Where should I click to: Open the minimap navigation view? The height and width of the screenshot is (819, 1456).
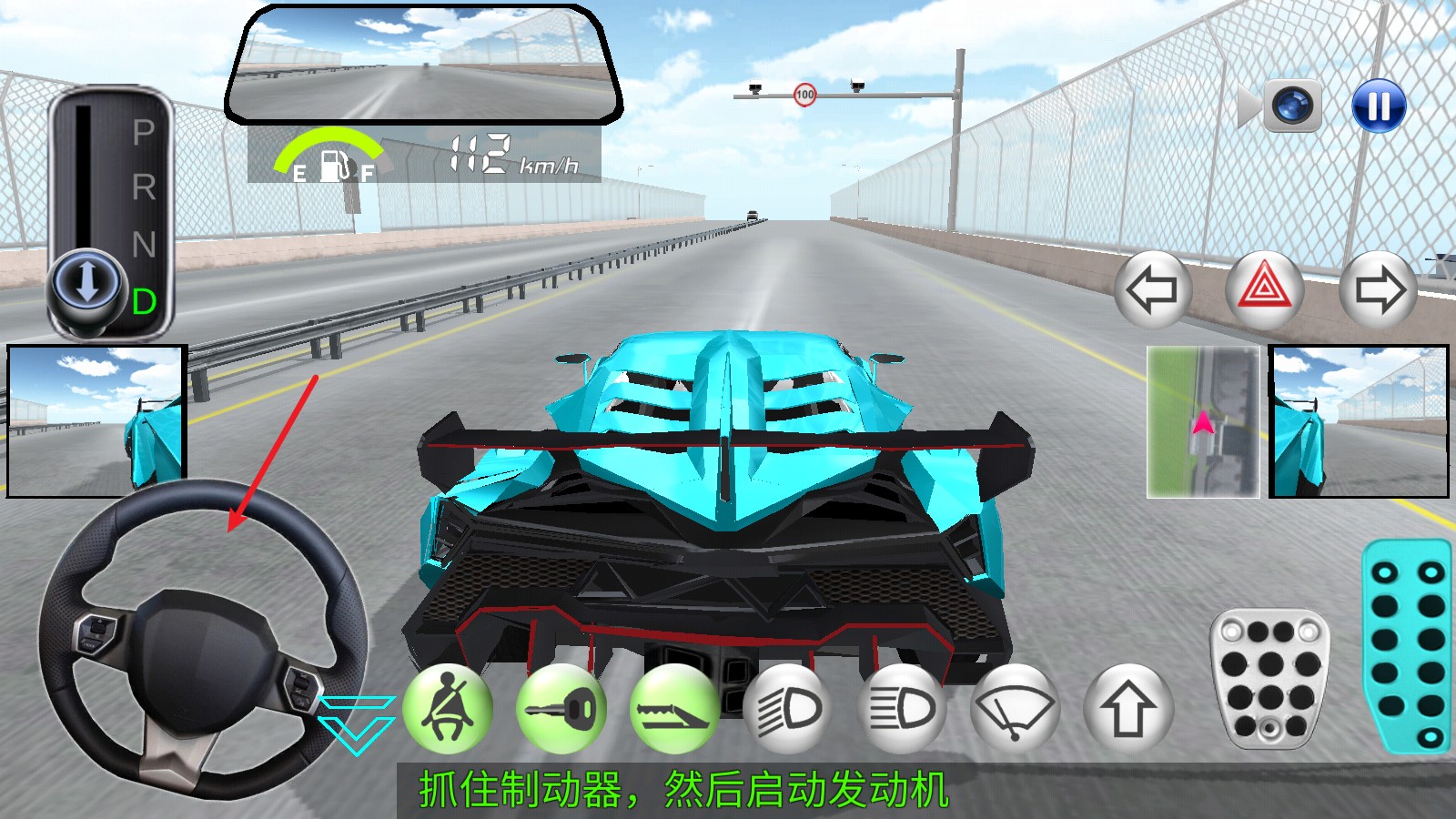[x=1201, y=420]
